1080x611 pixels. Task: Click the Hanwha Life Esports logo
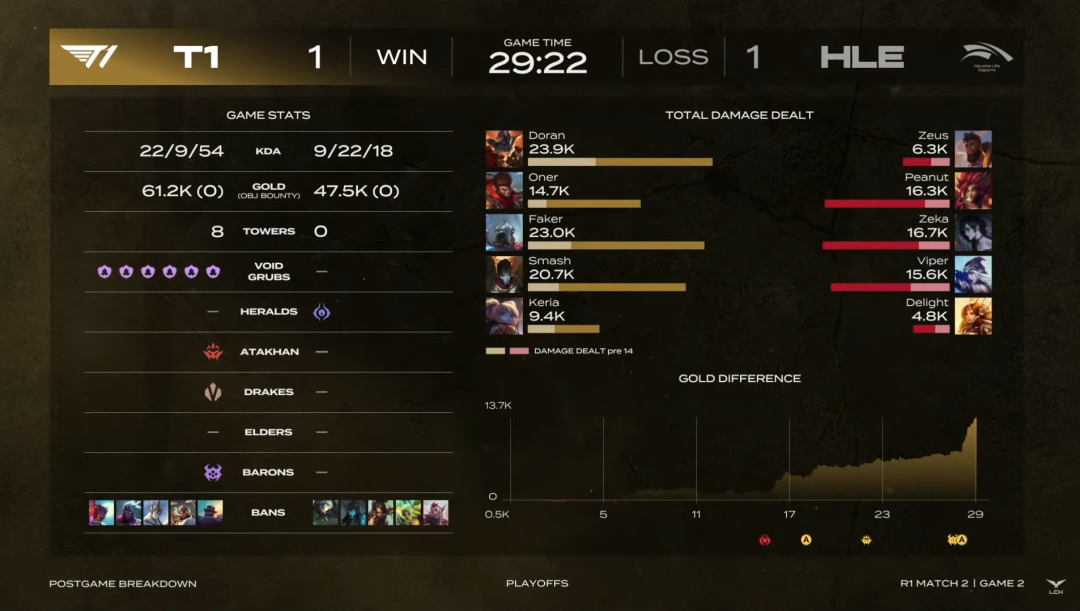[986, 56]
